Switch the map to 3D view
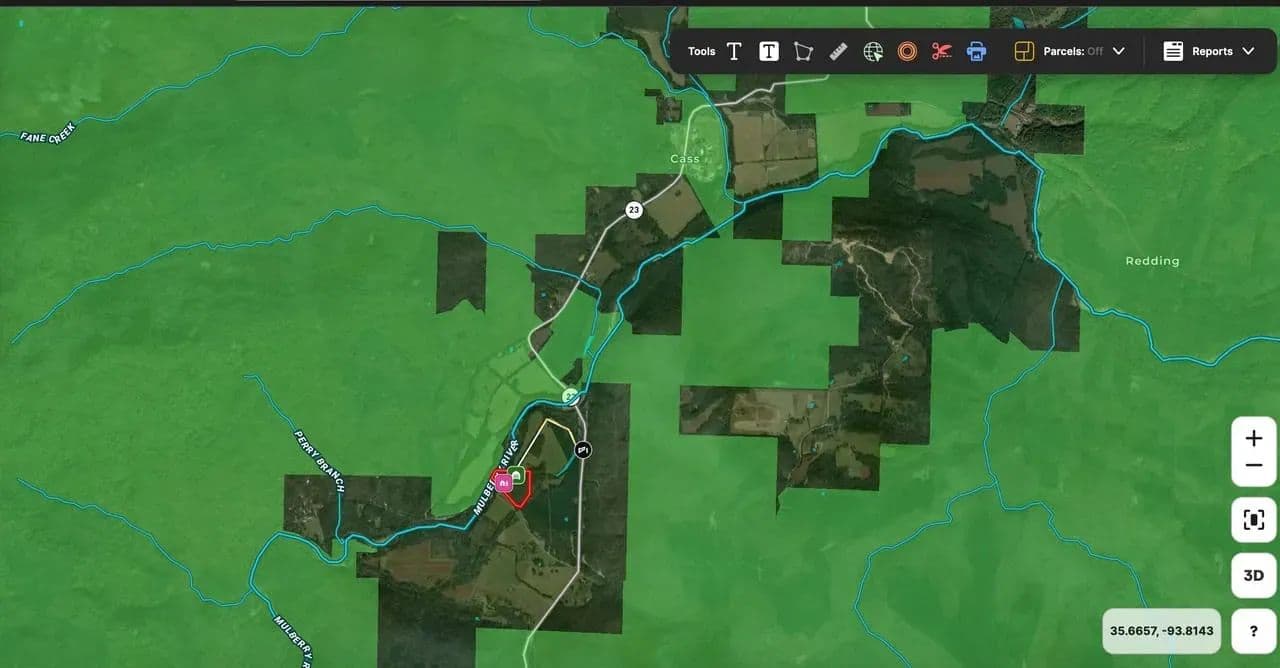1280x668 pixels. point(1253,576)
